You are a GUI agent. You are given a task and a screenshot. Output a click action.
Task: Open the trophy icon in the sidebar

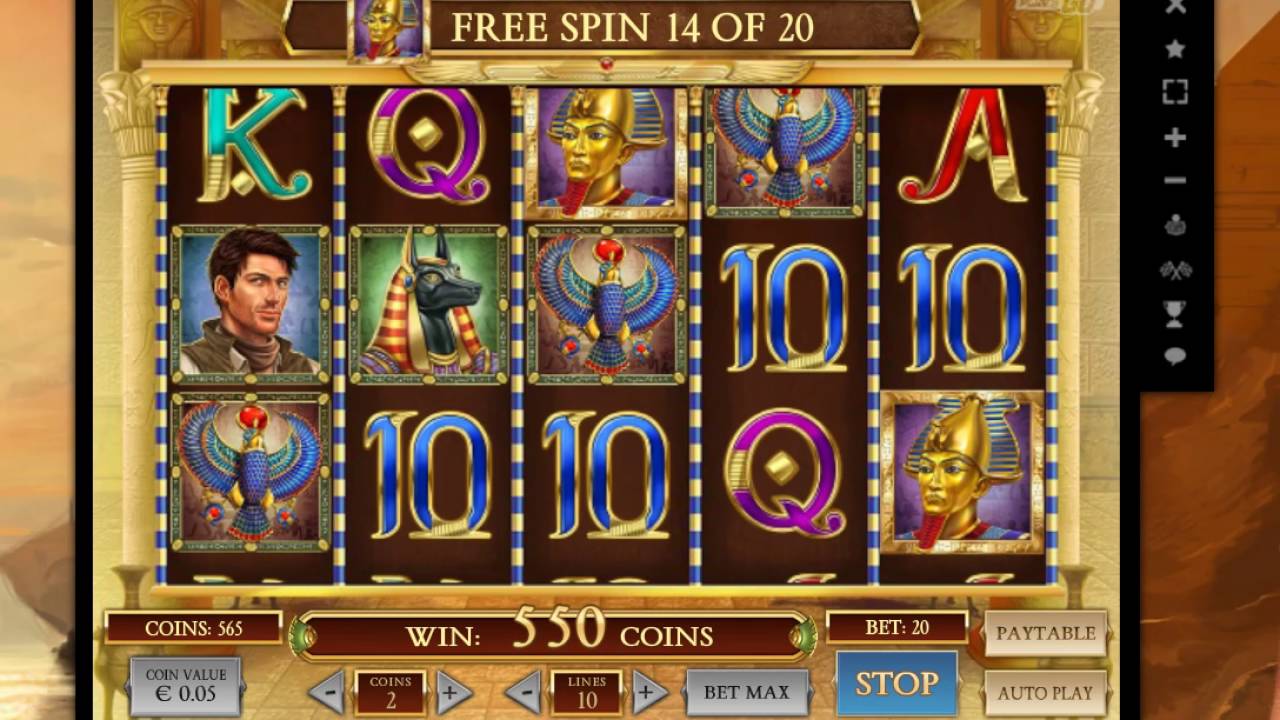[1175, 313]
